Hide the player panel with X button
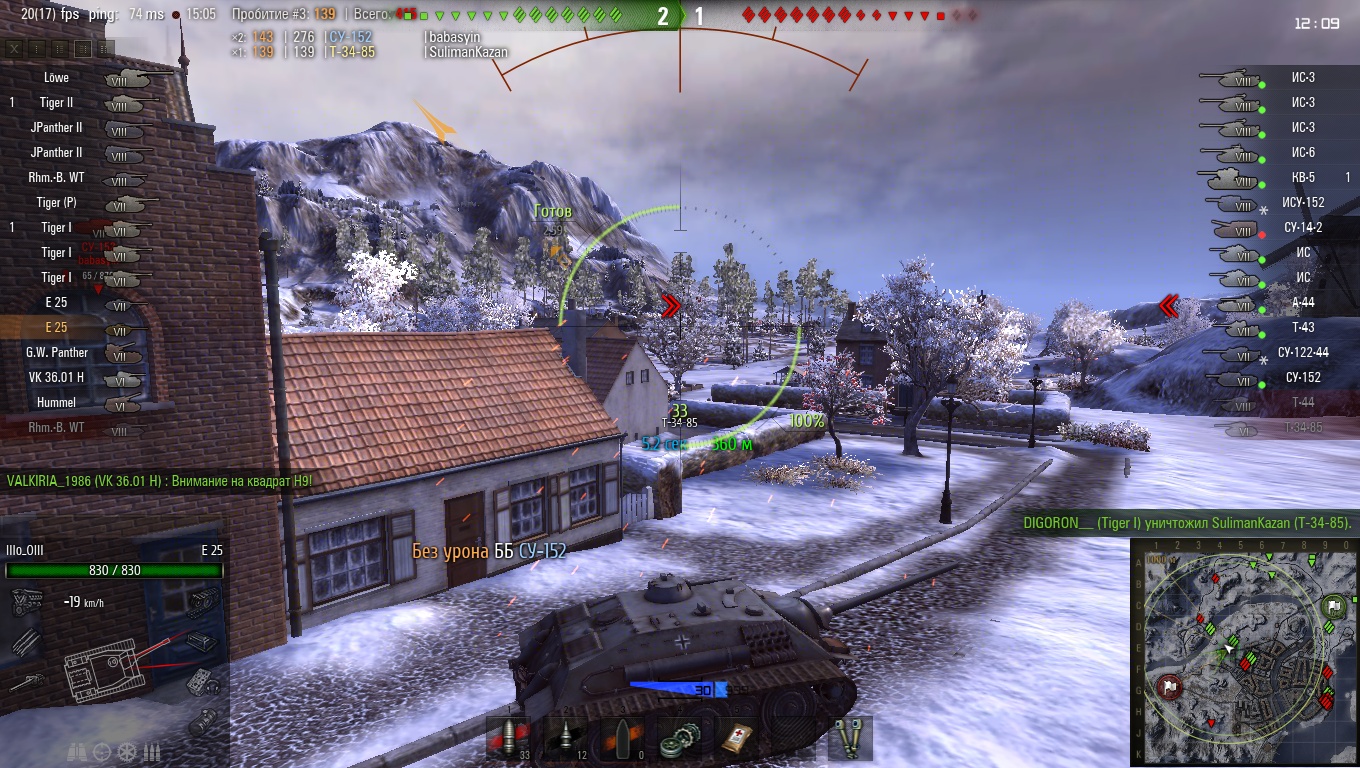This screenshot has height=768, width=1360. point(14,48)
